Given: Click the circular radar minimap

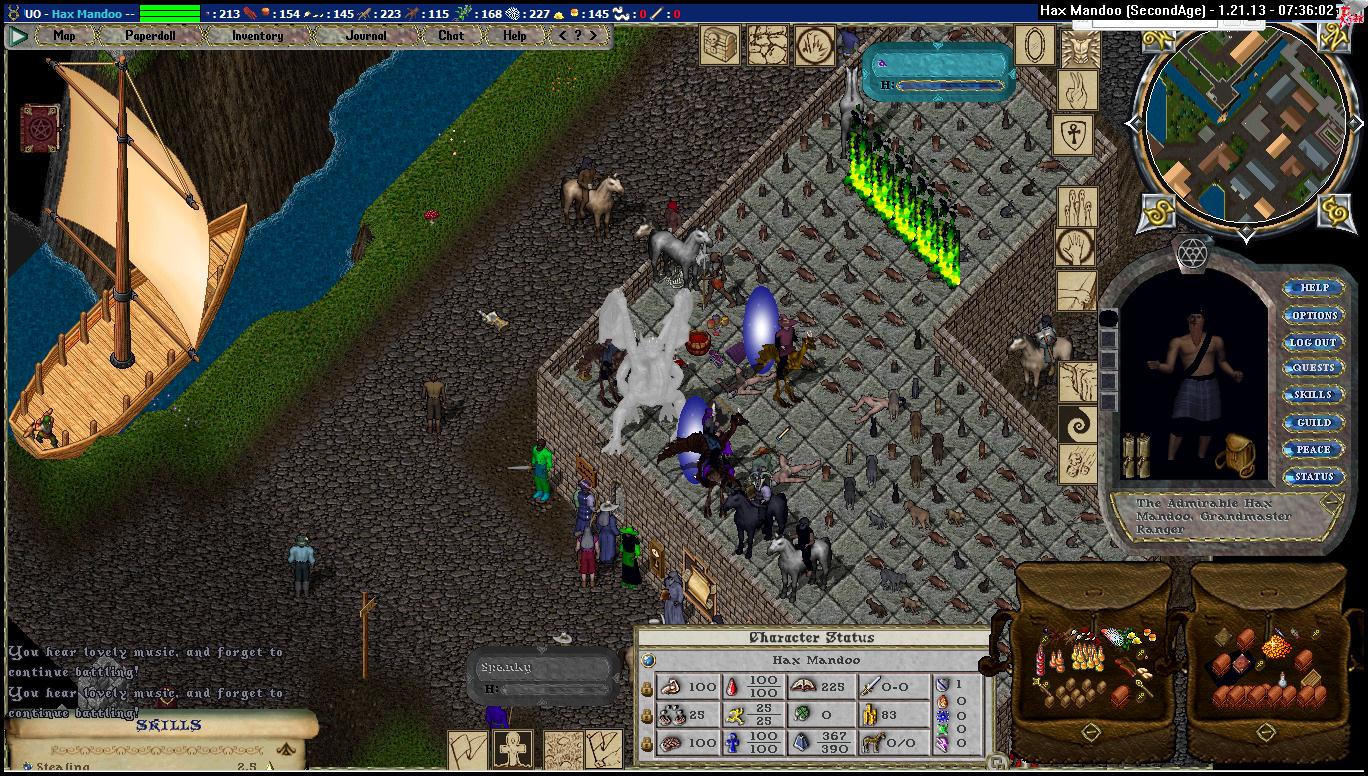Looking at the screenshot, I should 1245,126.
